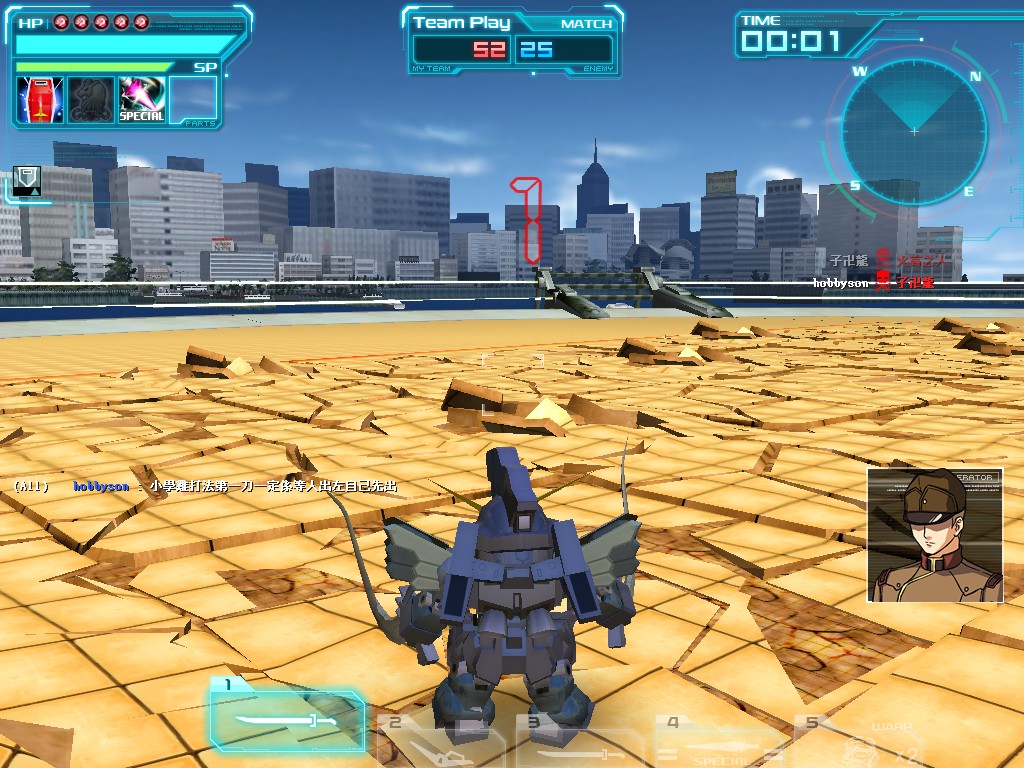Screen dimensions: 1024x768
Task: Click the shield status icon below the HP panel
Action: (27, 181)
